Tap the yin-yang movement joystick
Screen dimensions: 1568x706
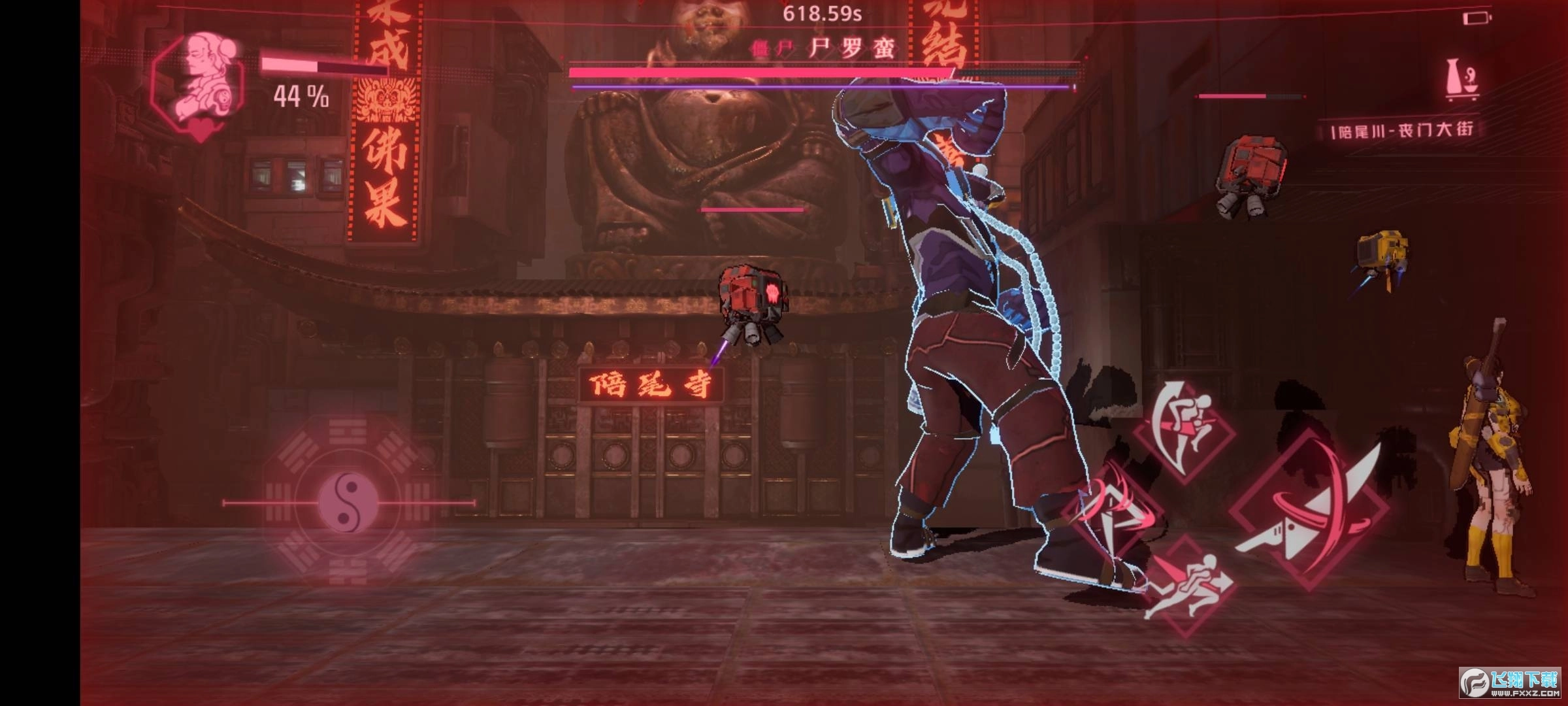point(348,503)
